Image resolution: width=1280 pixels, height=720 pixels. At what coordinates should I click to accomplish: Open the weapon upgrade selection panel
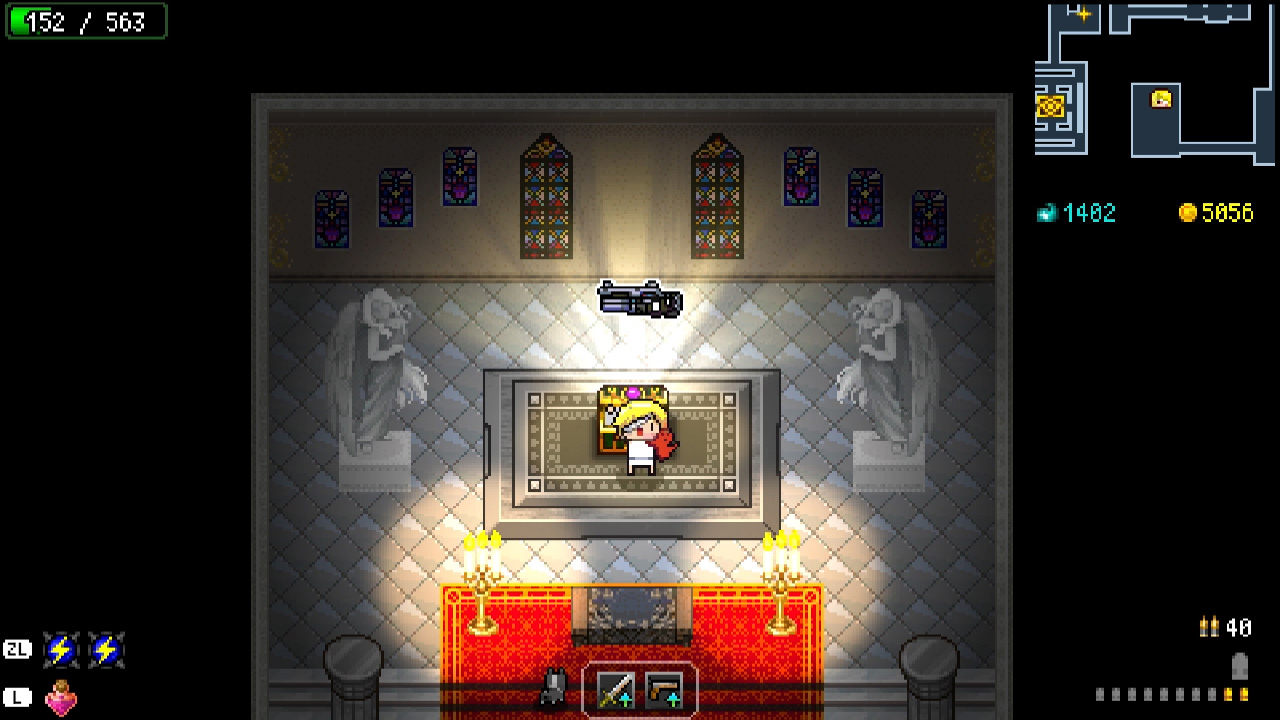tap(638, 691)
